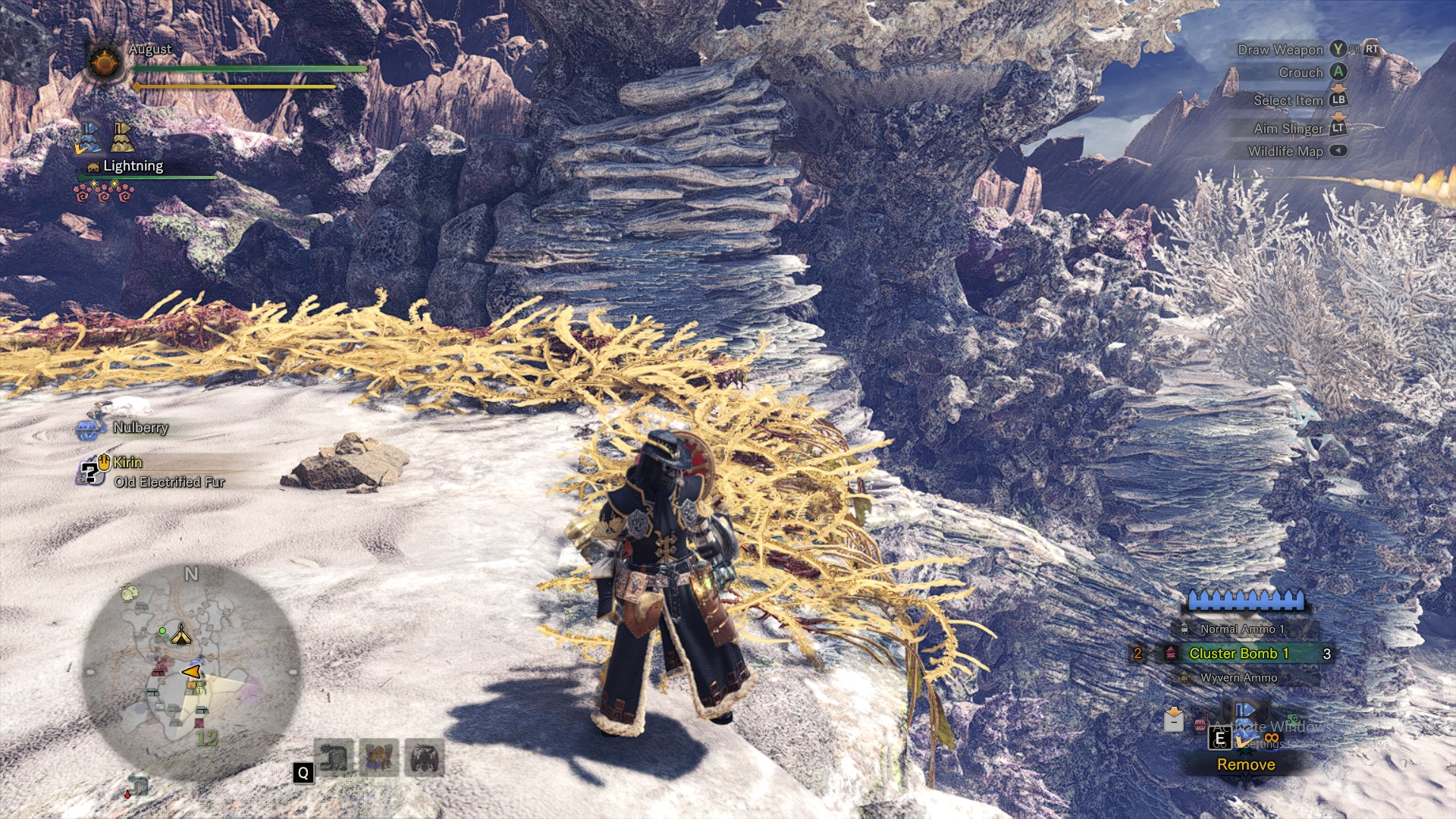Click the camp tent marker on minimap
The height and width of the screenshot is (819, 1456).
[180, 635]
